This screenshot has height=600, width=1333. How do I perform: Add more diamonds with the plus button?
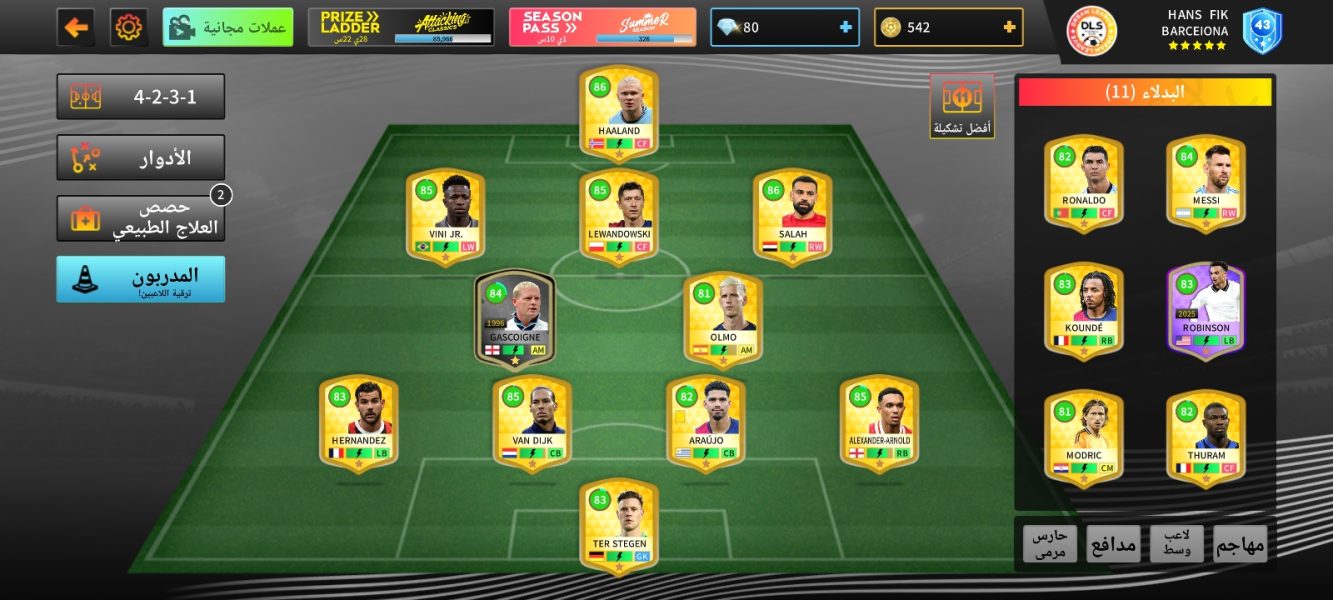tap(846, 27)
